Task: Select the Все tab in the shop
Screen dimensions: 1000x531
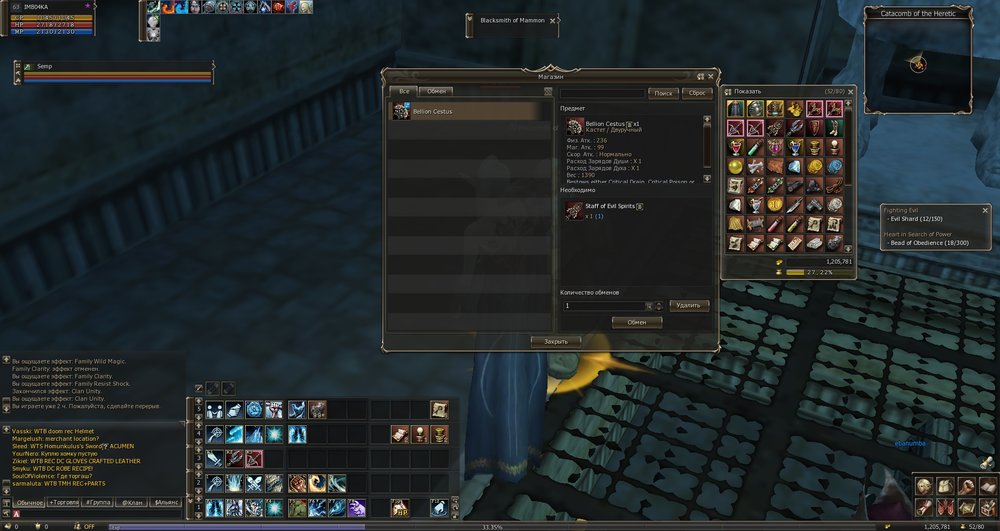Action: [404, 91]
